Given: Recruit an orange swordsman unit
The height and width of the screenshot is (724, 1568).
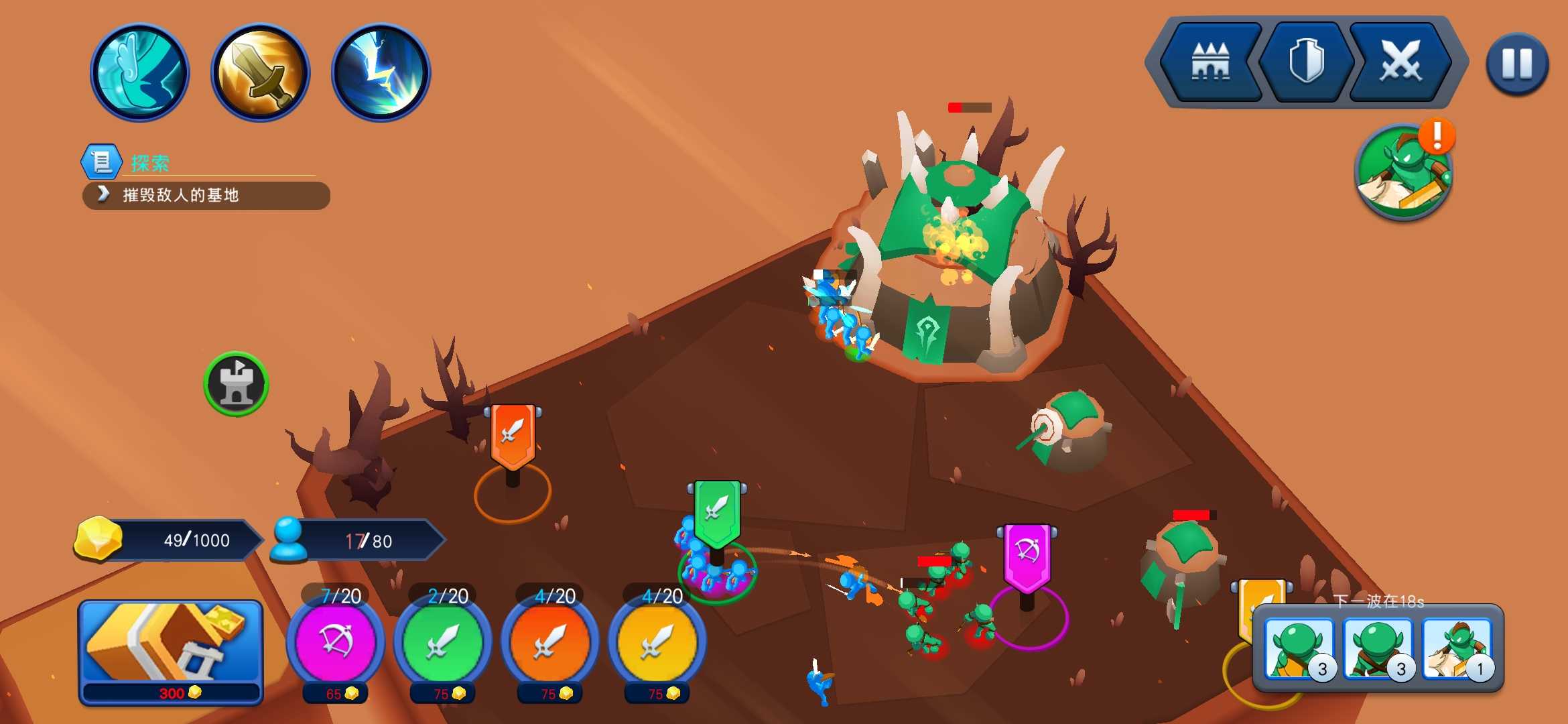Looking at the screenshot, I should 549,642.
